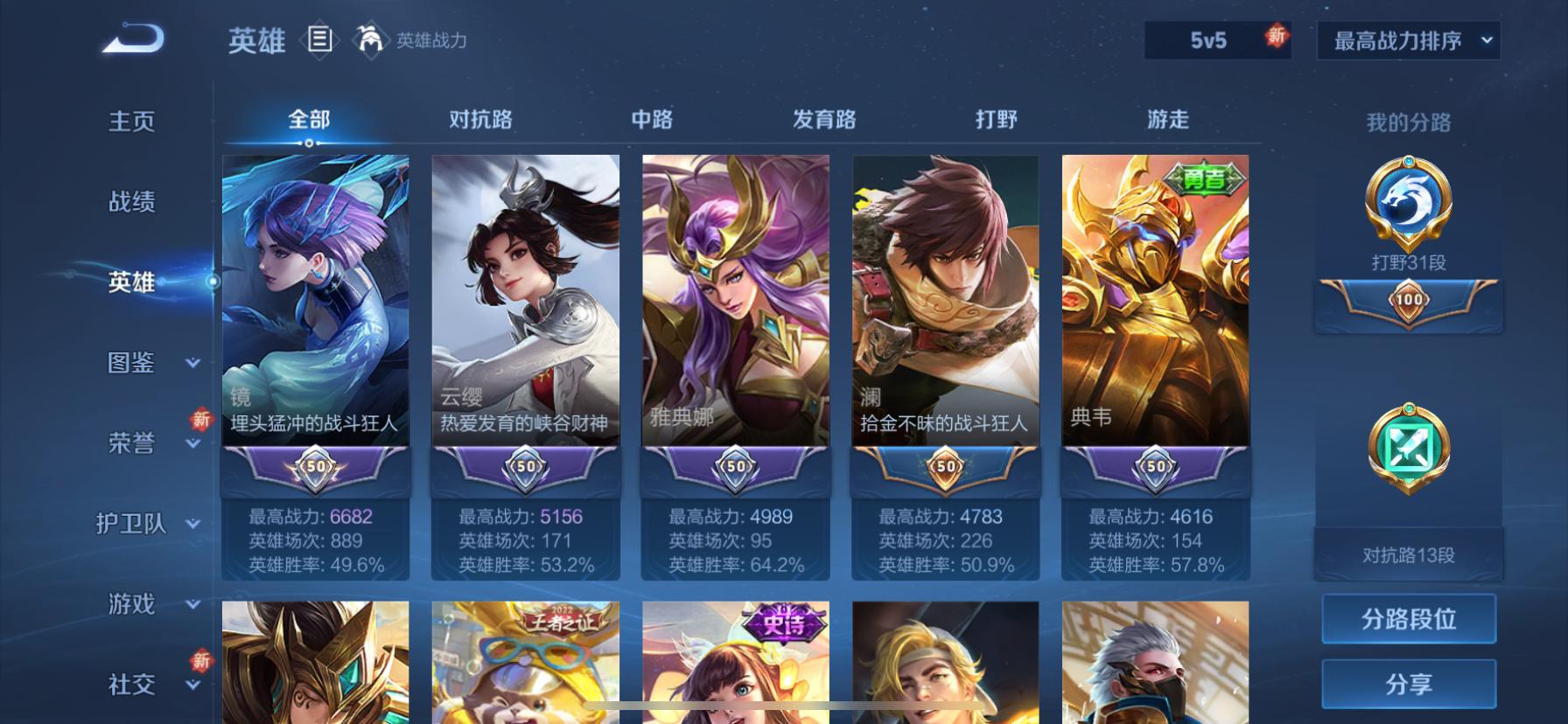This screenshot has height=724, width=1568.
Task: Open the 最高战力排序 sort dropdown
Action: 1408,40
